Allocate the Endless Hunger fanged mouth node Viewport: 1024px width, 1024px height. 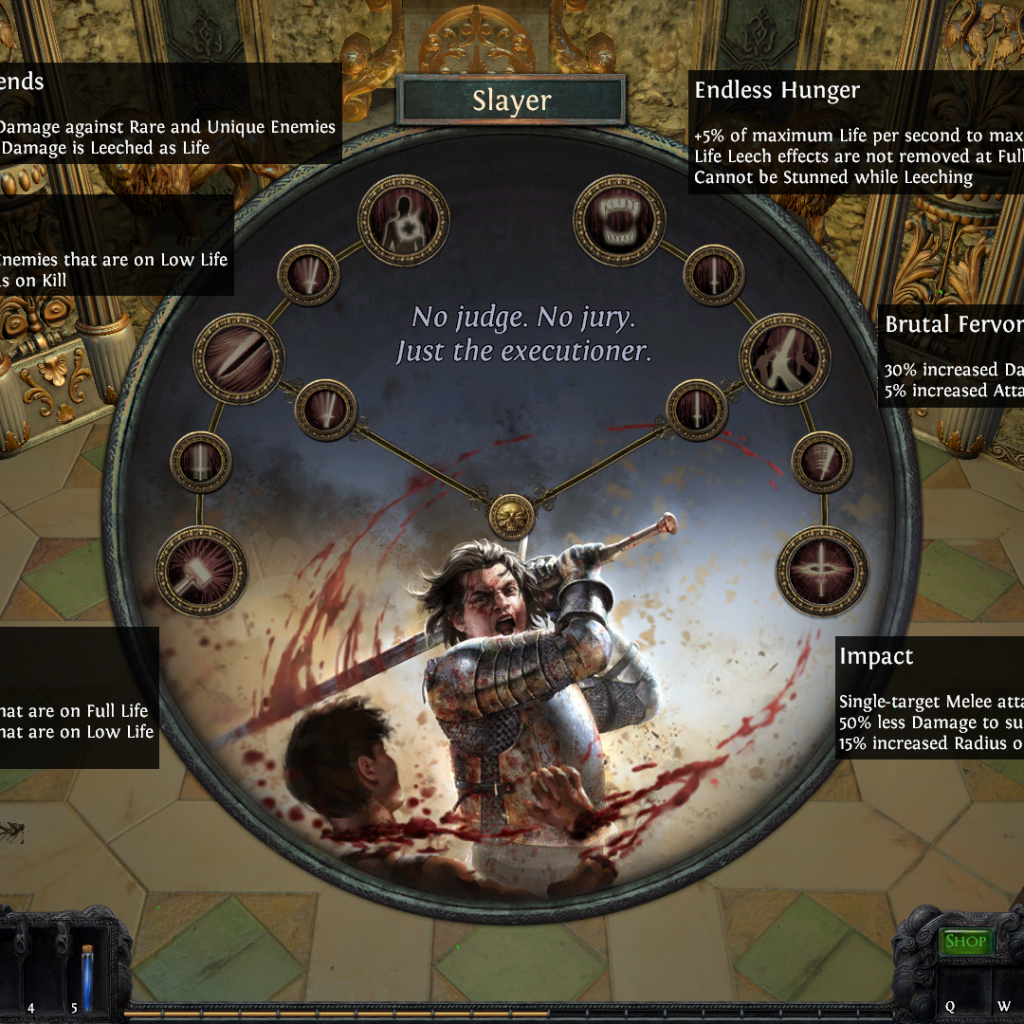pyautogui.click(x=619, y=220)
